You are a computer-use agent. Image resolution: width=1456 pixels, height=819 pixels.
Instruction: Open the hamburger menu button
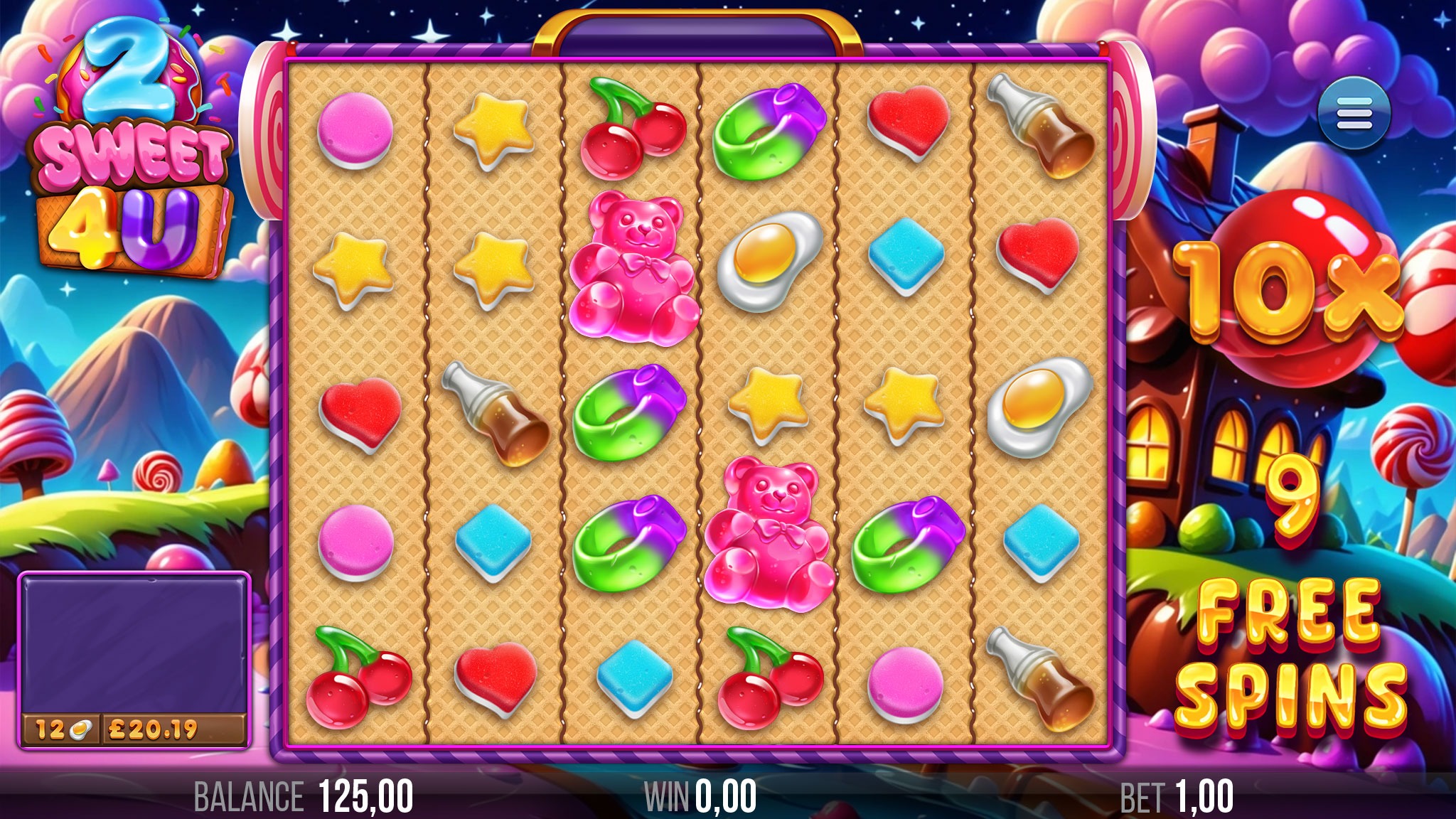pyautogui.click(x=1353, y=114)
